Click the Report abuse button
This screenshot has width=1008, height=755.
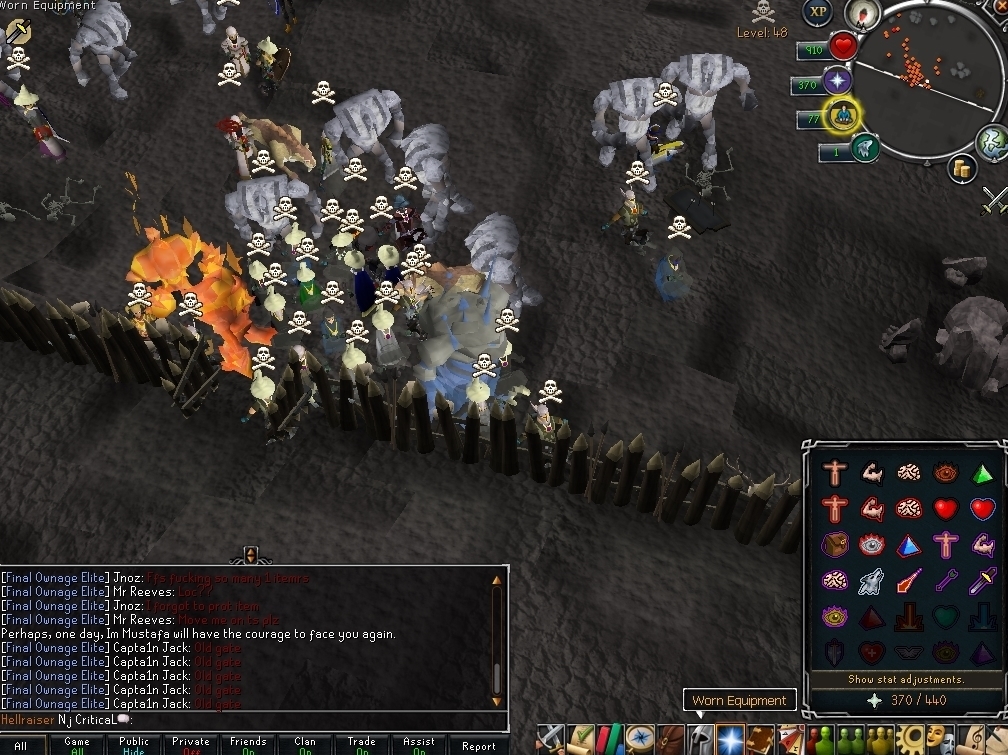coord(478,746)
